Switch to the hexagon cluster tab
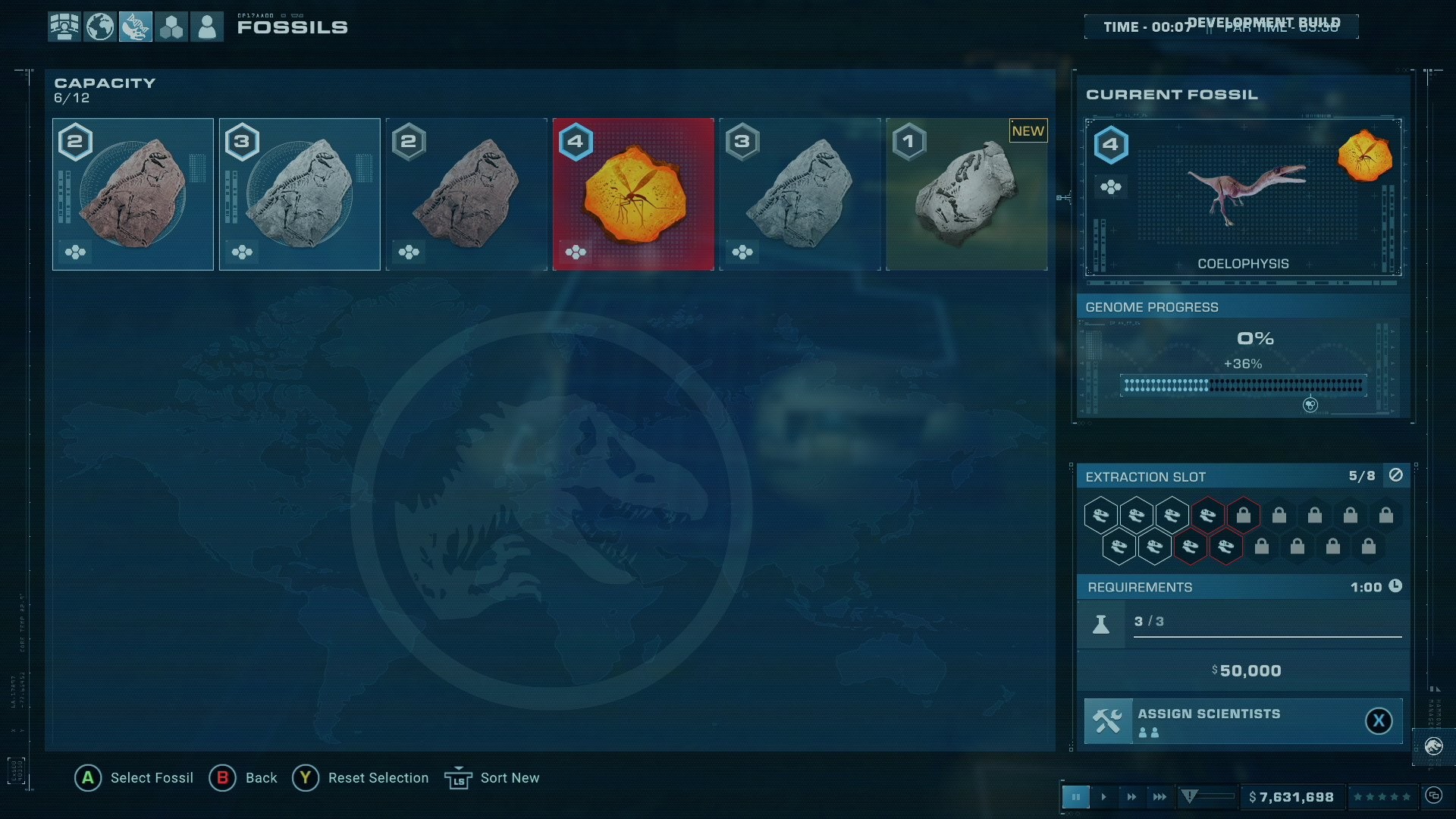 (171, 27)
